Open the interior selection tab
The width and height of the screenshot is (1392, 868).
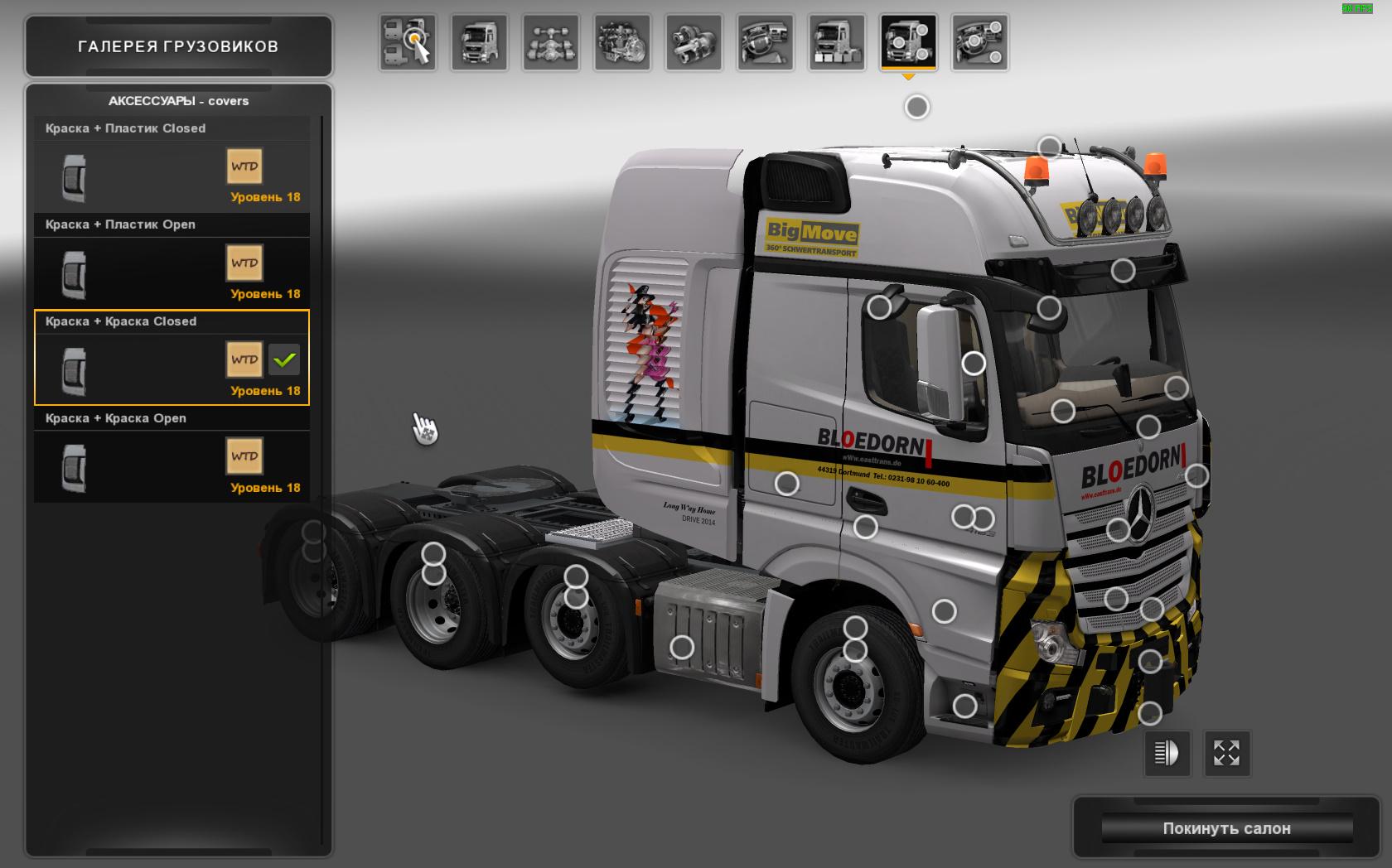(765, 42)
